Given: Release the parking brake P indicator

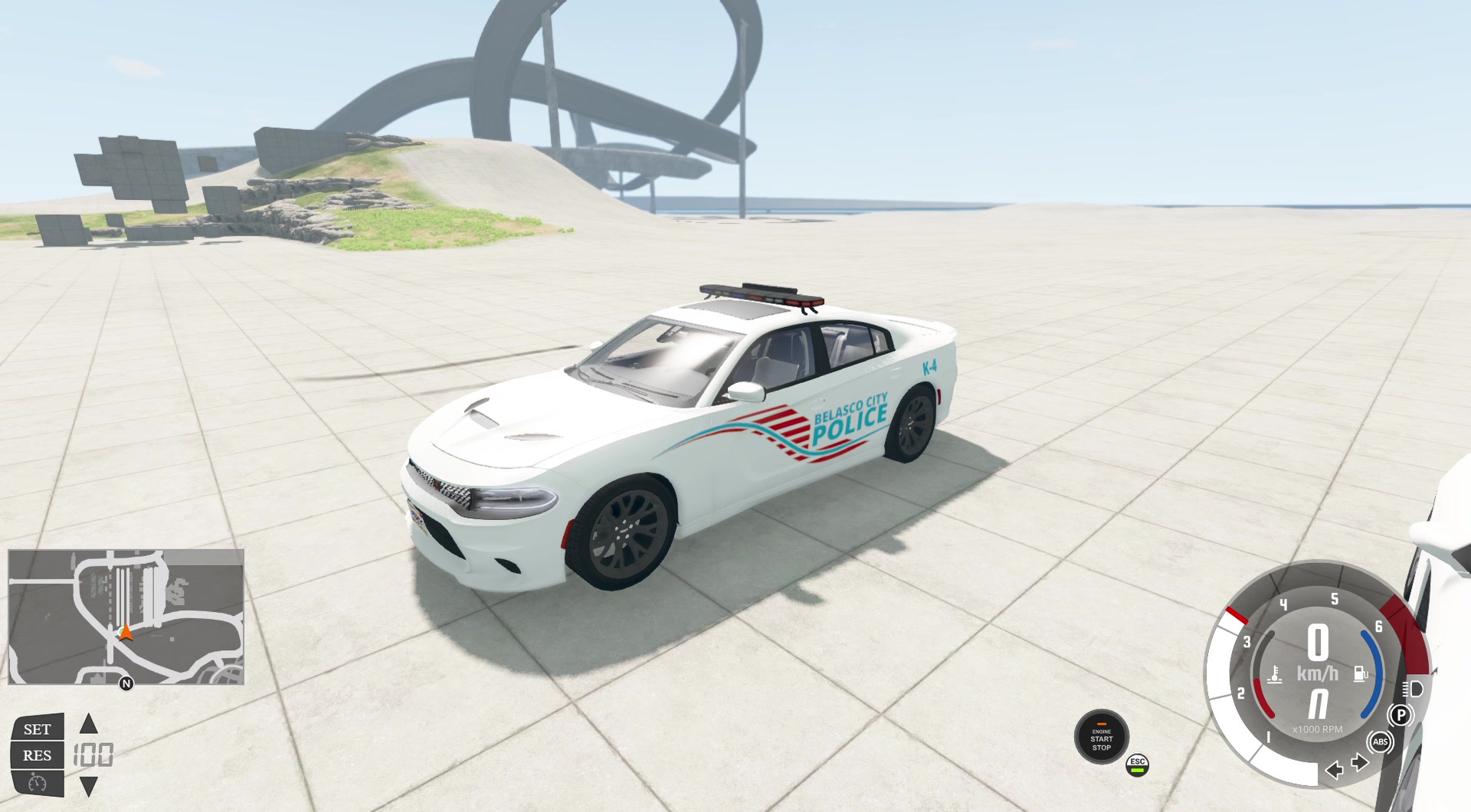Looking at the screenshot, I should click(1401, 715).
